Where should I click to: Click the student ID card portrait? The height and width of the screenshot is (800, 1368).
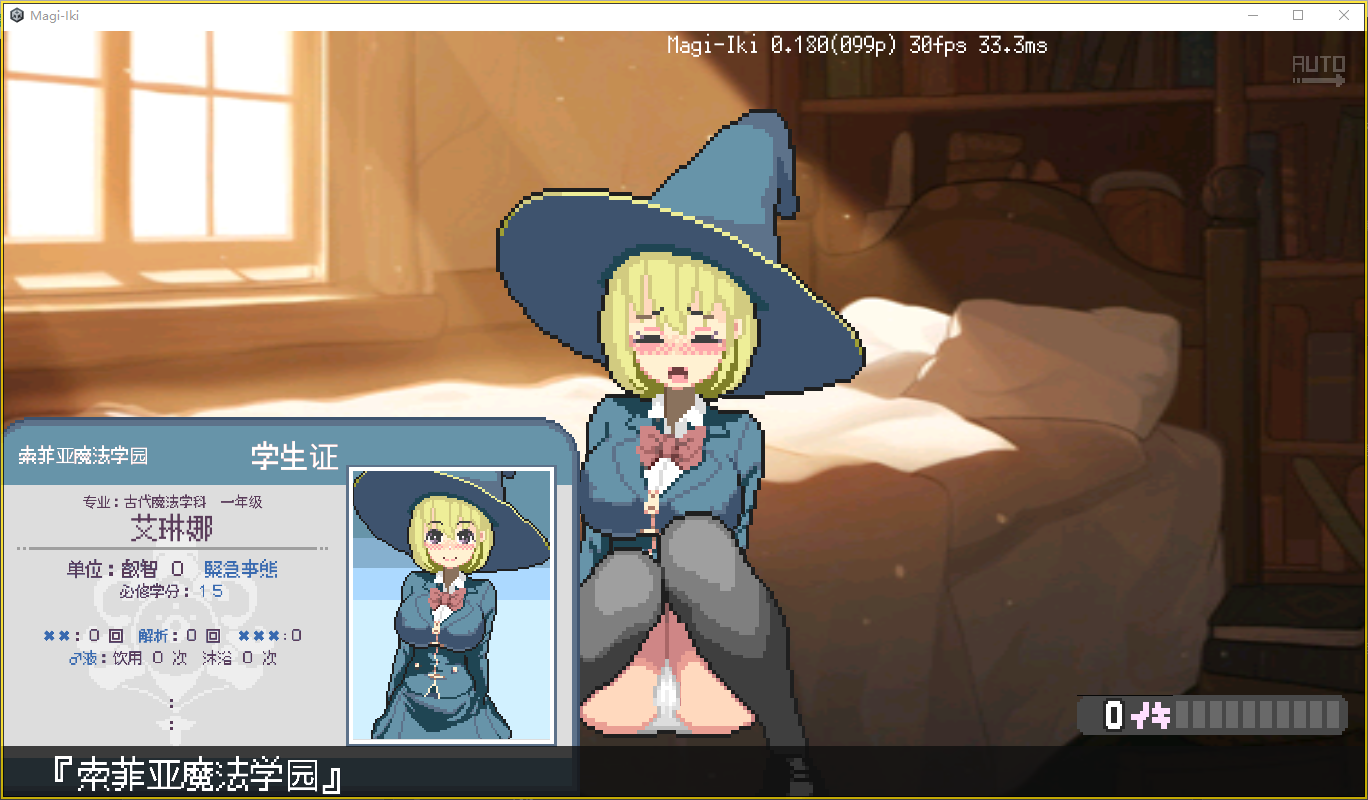[x=451, y=605]
